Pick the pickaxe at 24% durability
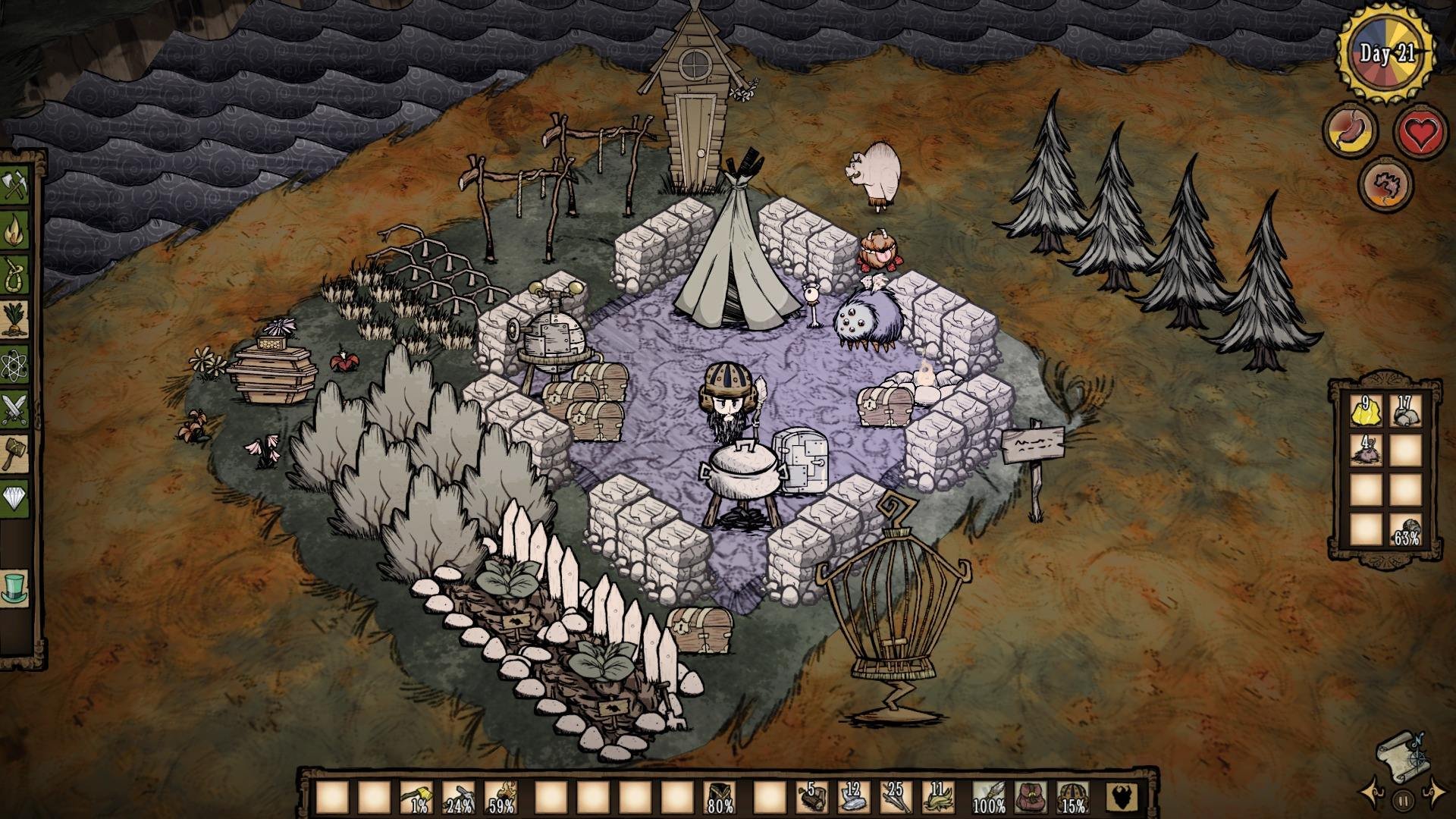The height and width of the screenshot is (819, 1456). click(x=458, y=797)
